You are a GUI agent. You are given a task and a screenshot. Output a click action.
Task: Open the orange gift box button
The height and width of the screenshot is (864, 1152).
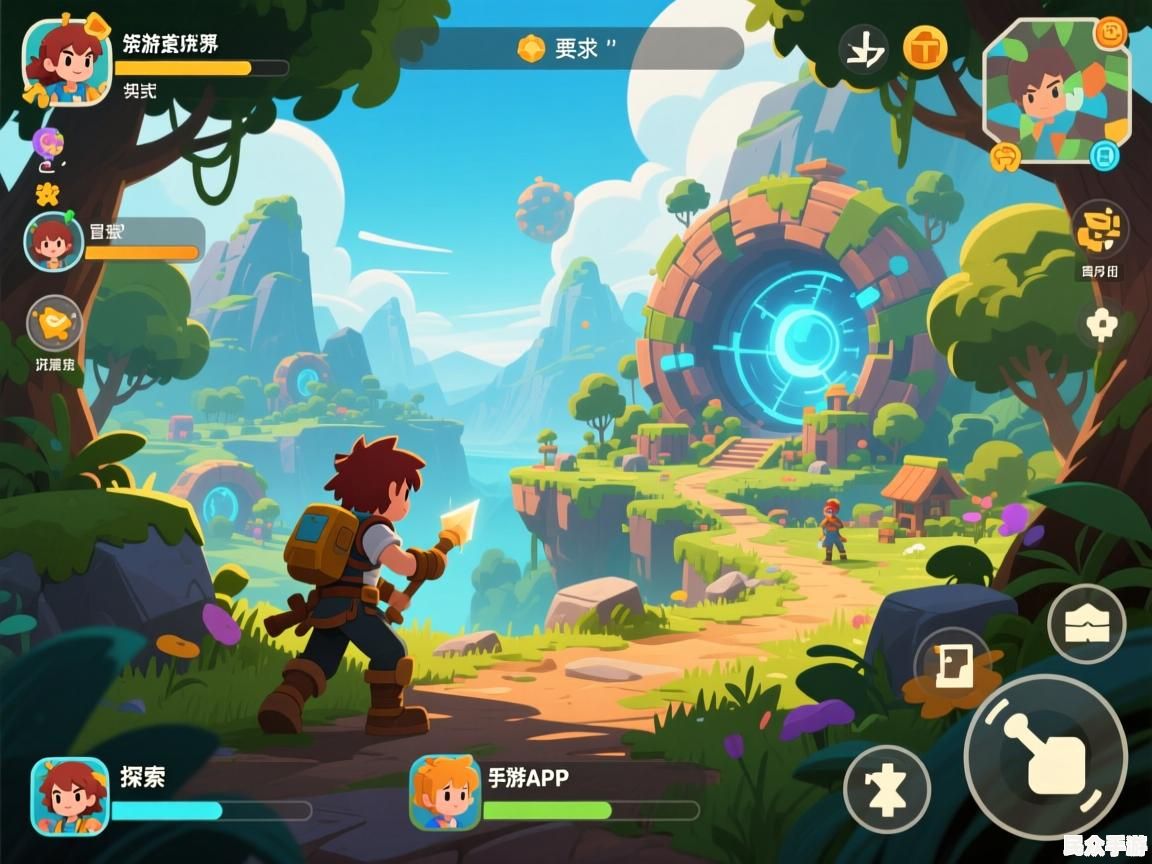point(925,47)
